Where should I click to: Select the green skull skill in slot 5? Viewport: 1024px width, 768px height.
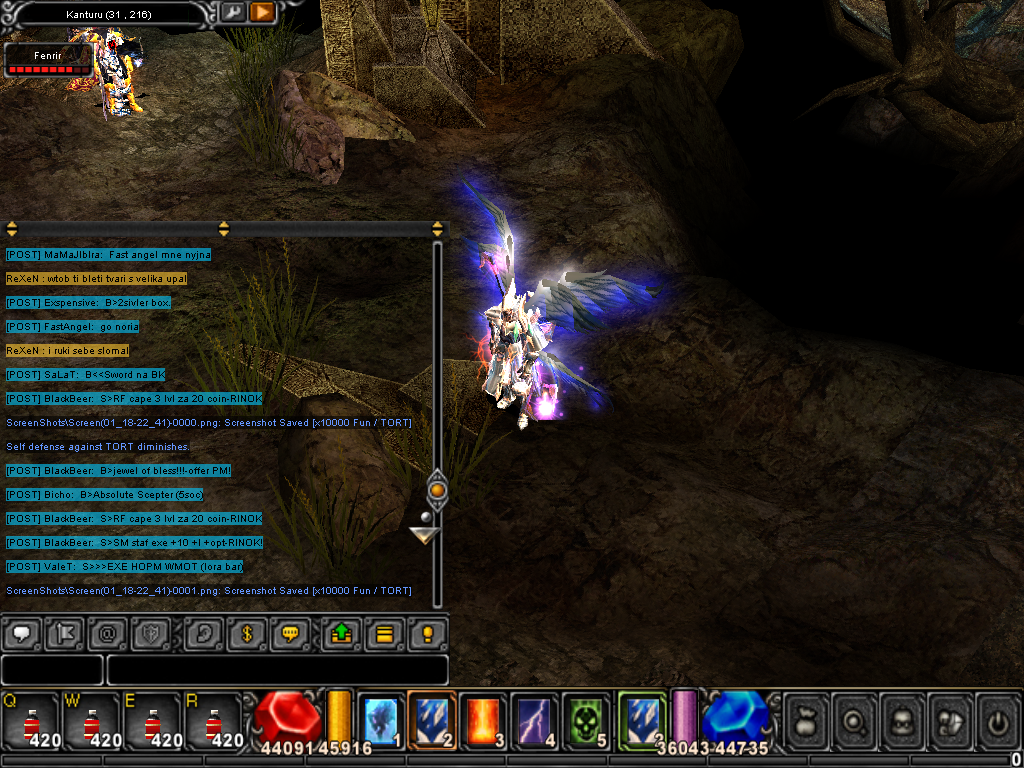point(589,720)
